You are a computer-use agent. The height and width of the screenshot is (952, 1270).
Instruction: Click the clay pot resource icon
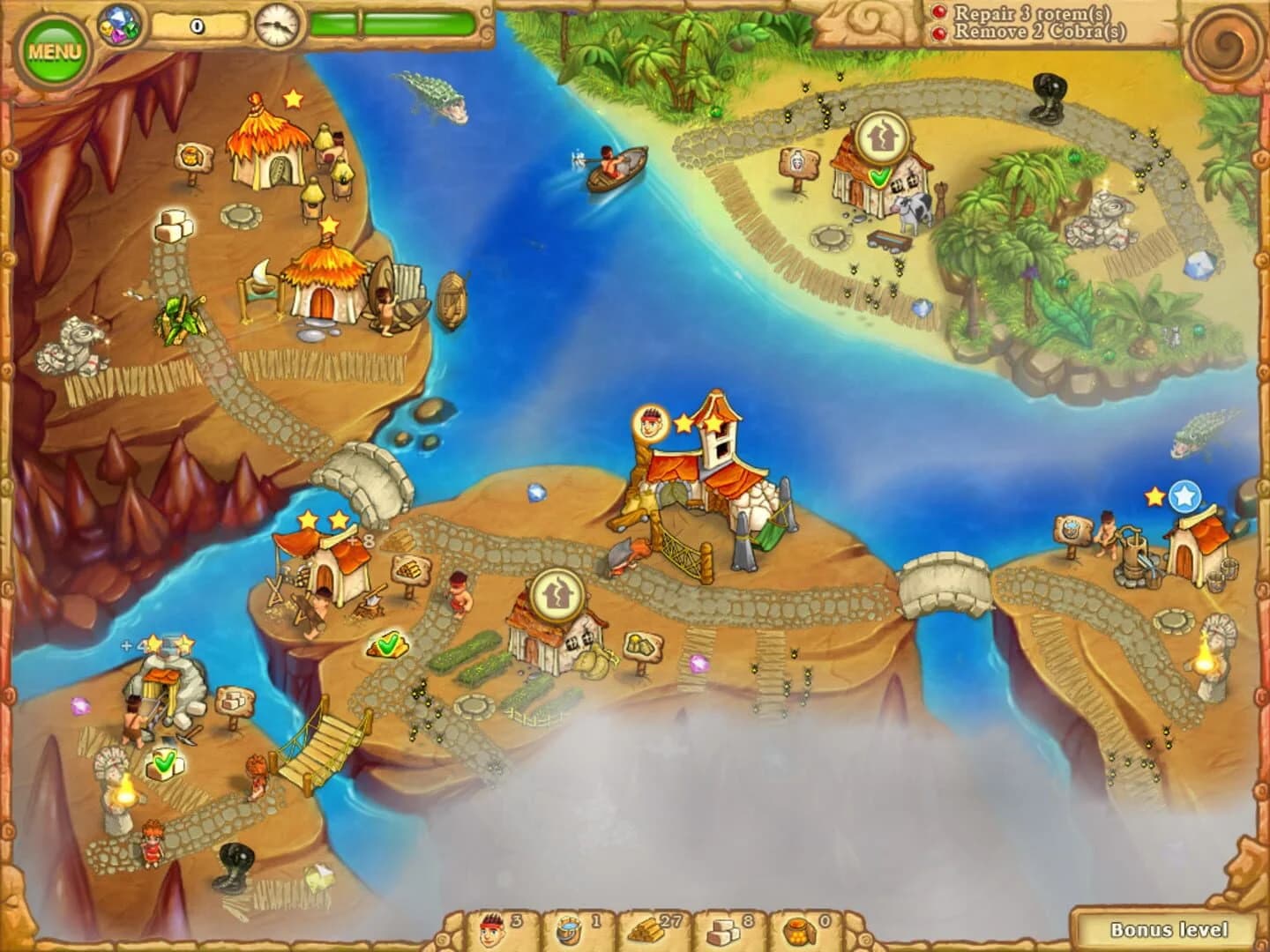796,928
